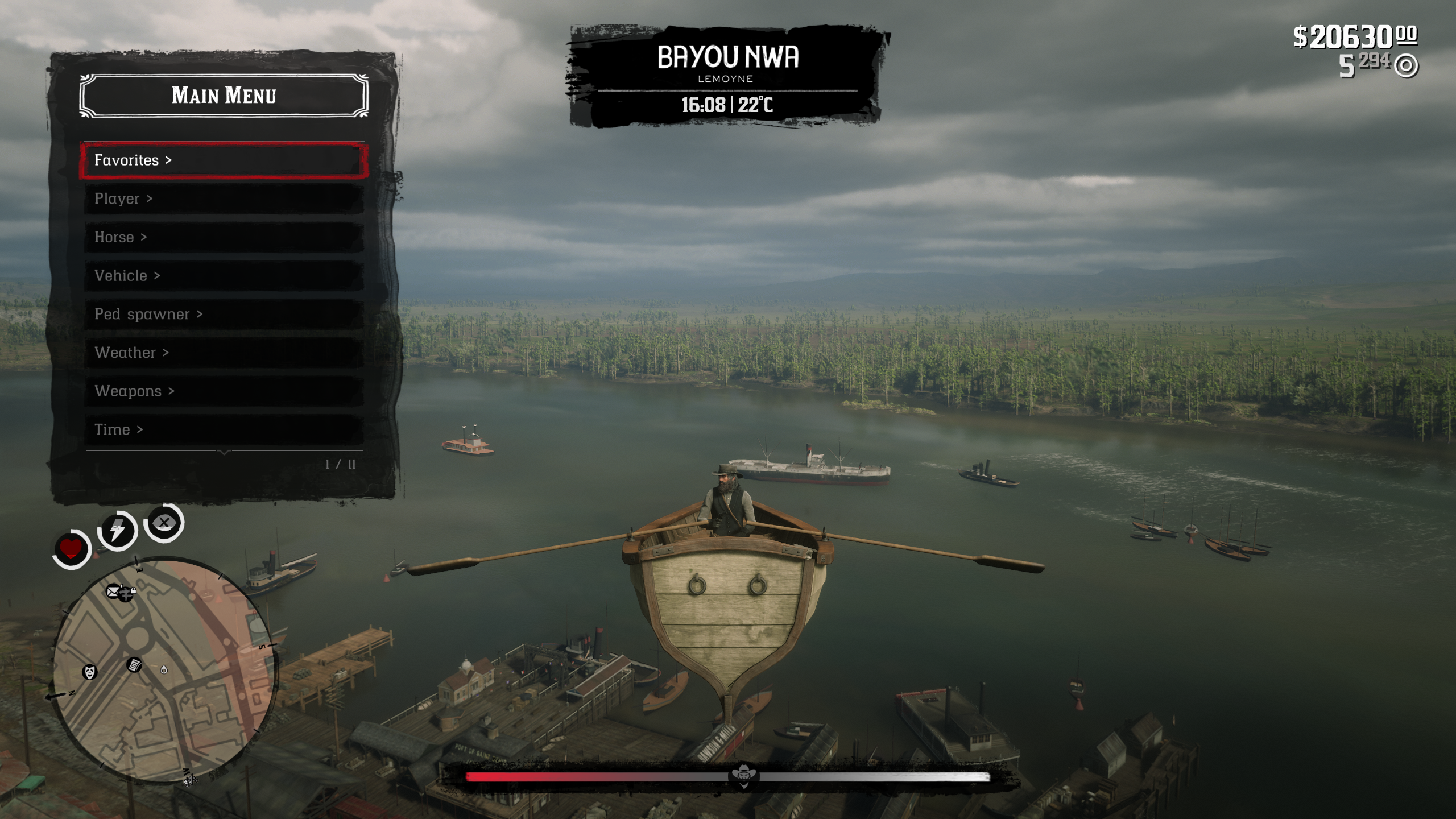
Task: Open the Ped spawner menu
Action: click(x=223, y=314)
